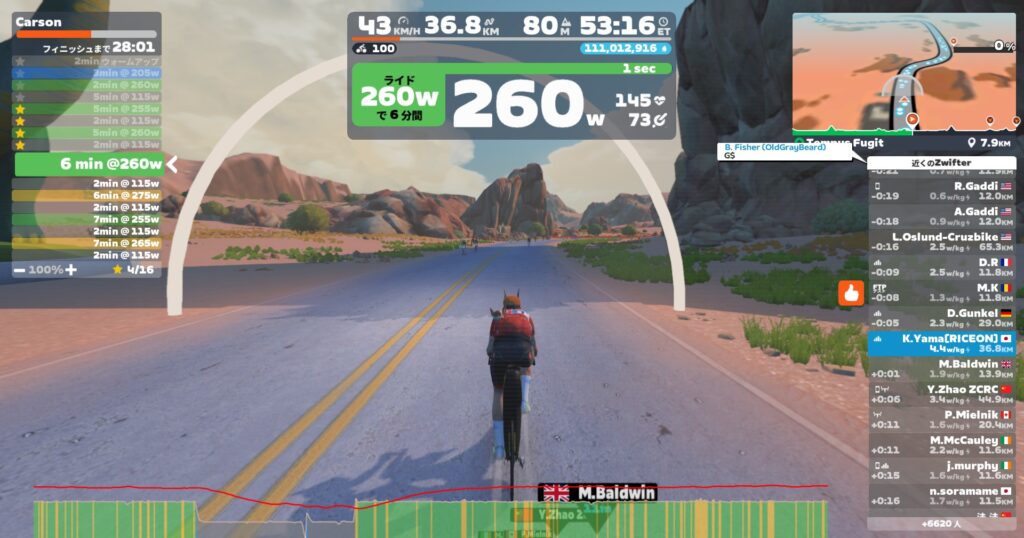1024x538 pixels.
Task: Select the 6min @ 275w workout block
Action: (x=88, y=195)
